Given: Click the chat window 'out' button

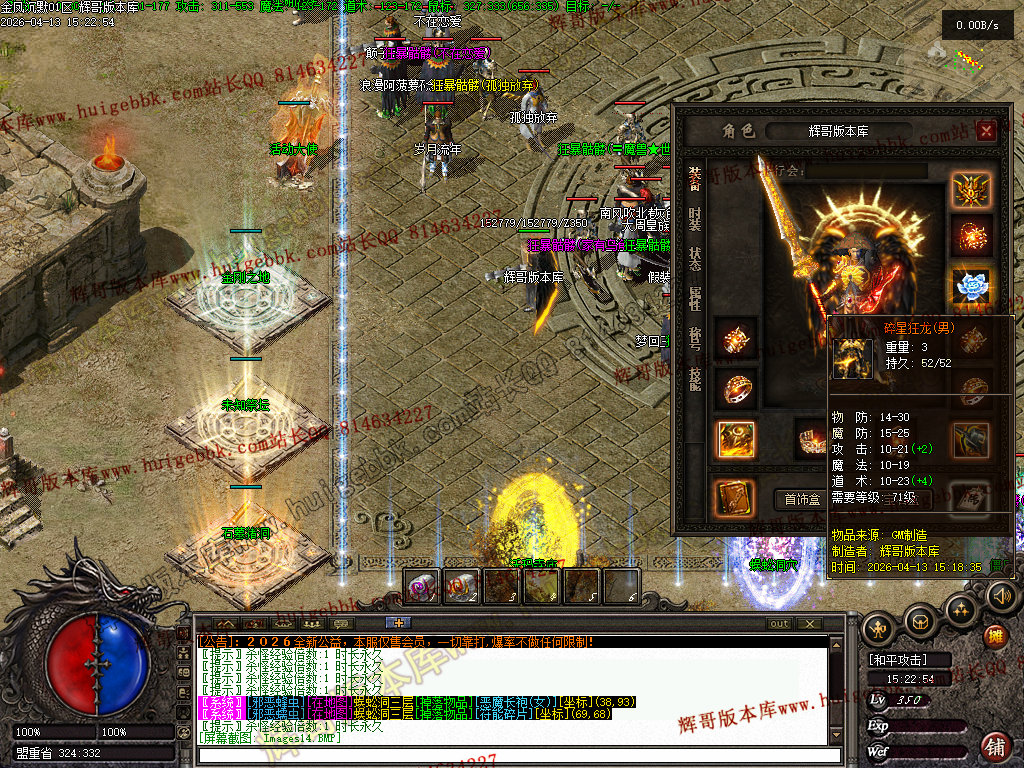Looking at the screenshot, I should pos(778,623).
